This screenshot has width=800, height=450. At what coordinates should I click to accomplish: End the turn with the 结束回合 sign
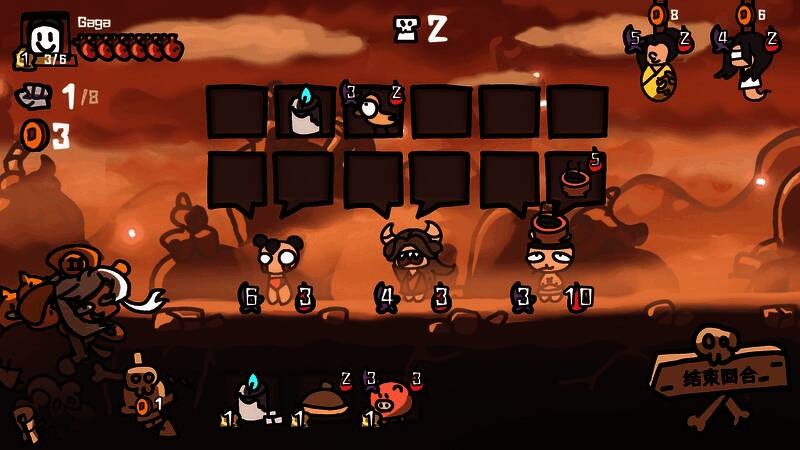(x=720, y=377)
